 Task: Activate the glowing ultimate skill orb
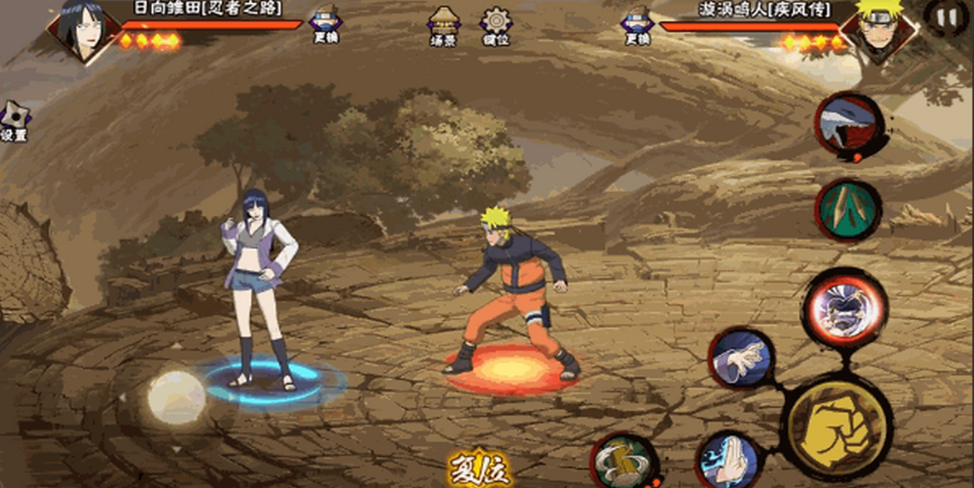click(843, 309)
